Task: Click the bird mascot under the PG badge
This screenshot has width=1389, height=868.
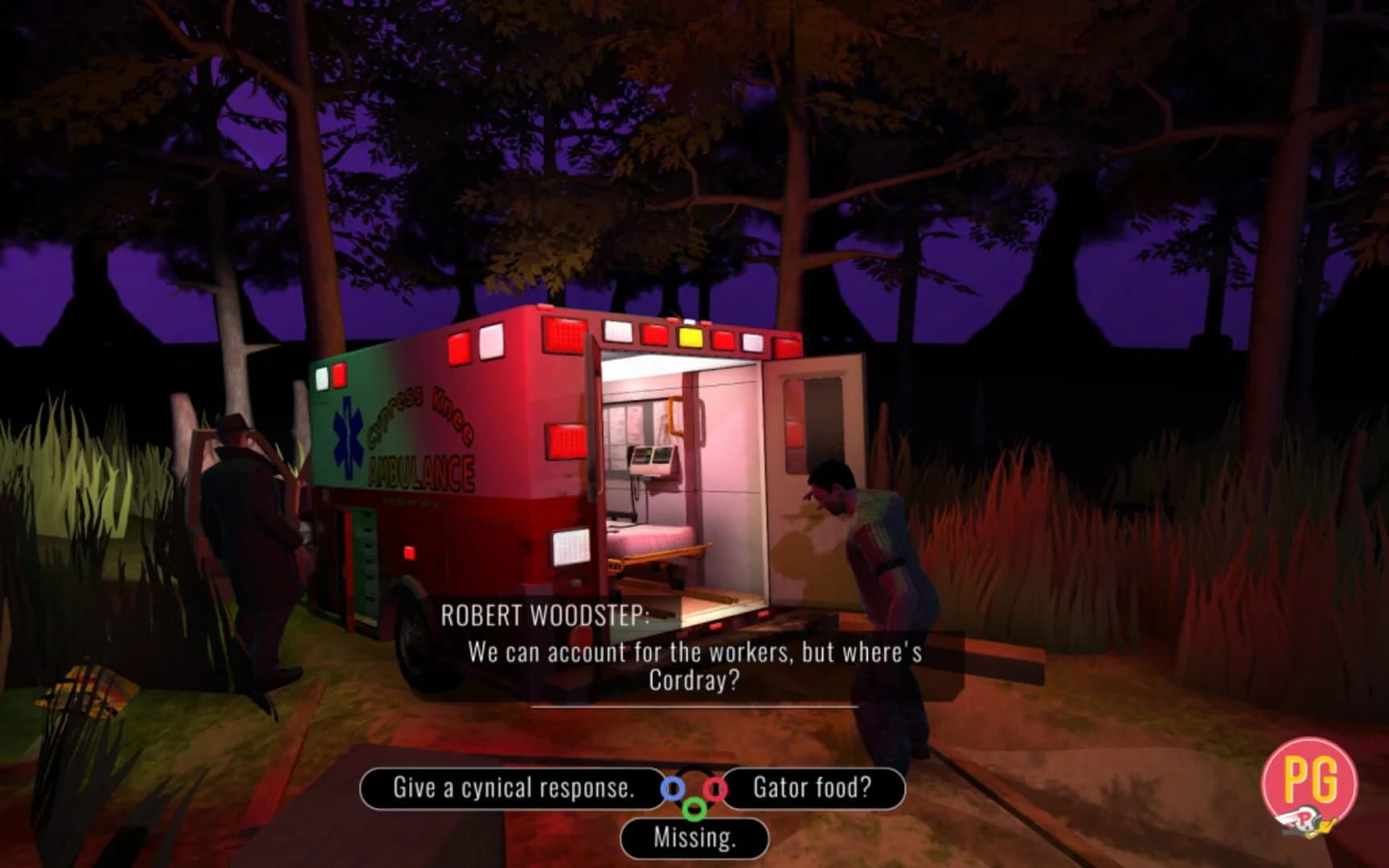Action: pyautogui.click(x=1304, y=821)
